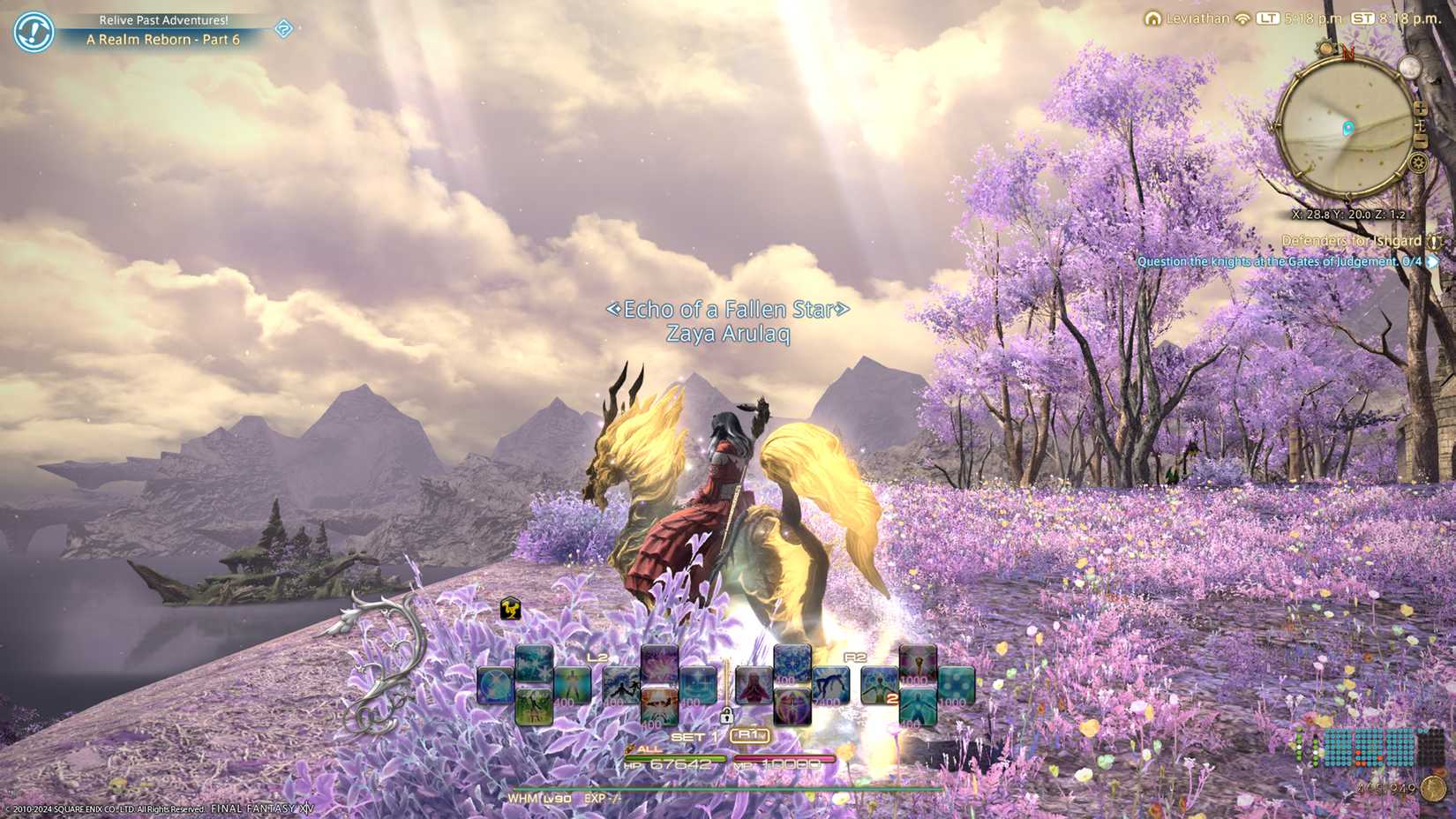
Task: Toggle the cross hotbar lock padlock
Action: 727,717
